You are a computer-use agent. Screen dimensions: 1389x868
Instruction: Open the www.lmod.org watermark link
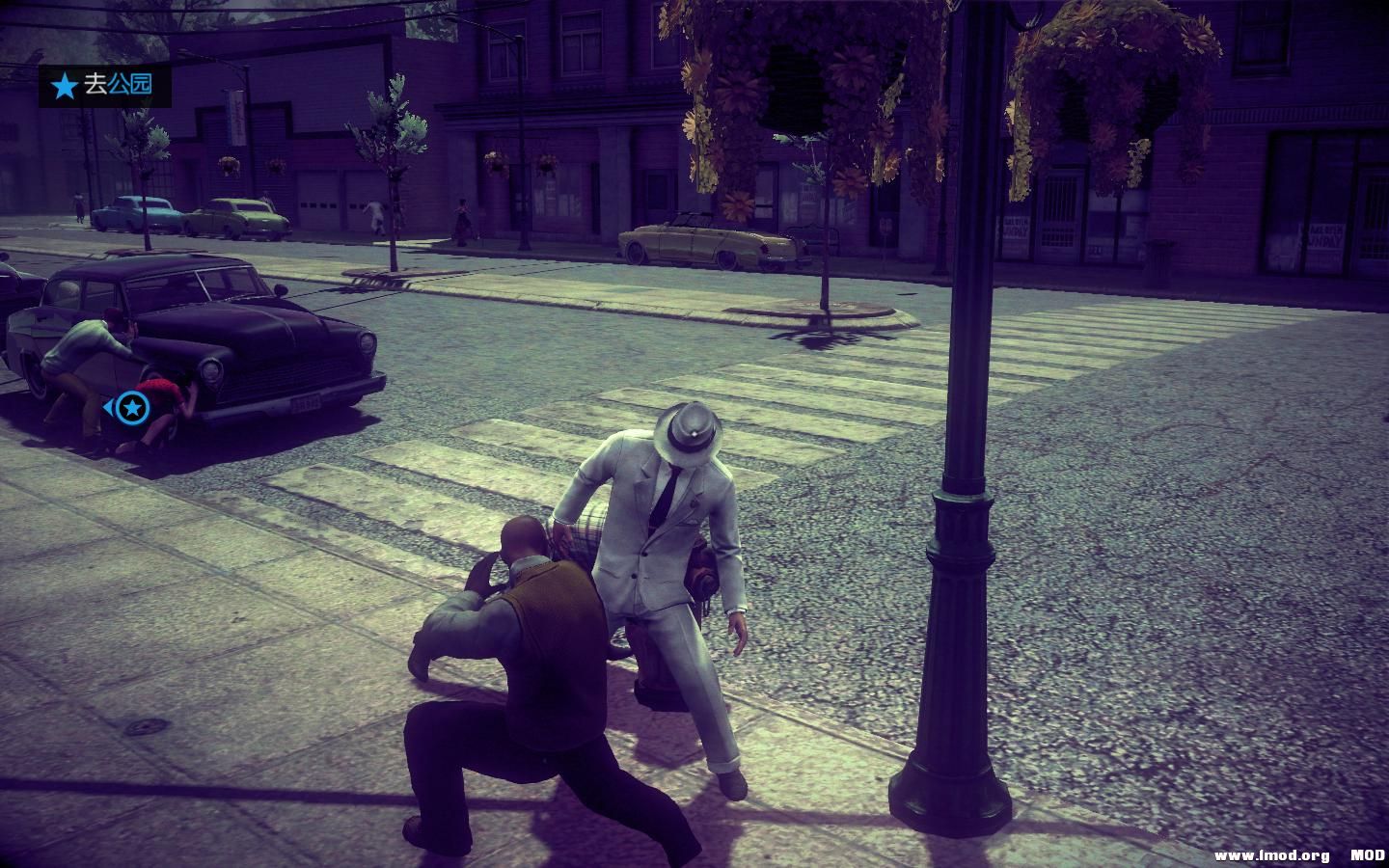pyautogui.click(x=1272, y=853)
